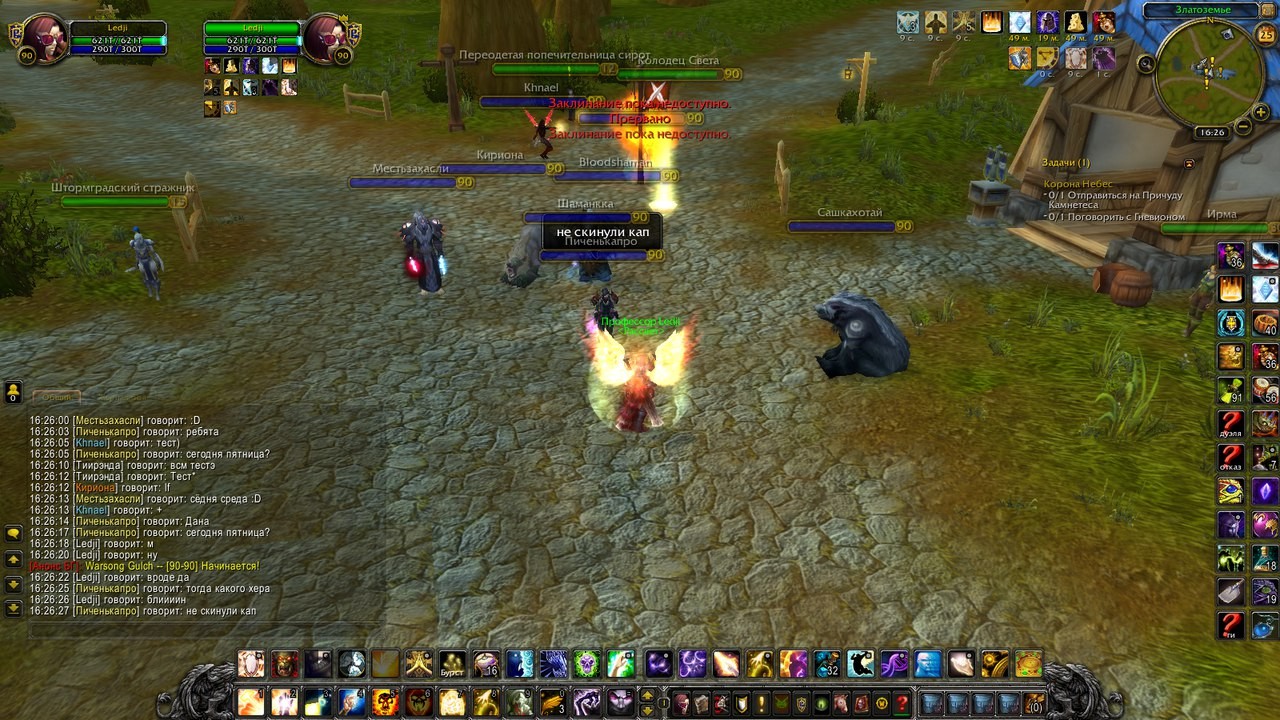Use the green skull ability on action bar

click(587, 664)
